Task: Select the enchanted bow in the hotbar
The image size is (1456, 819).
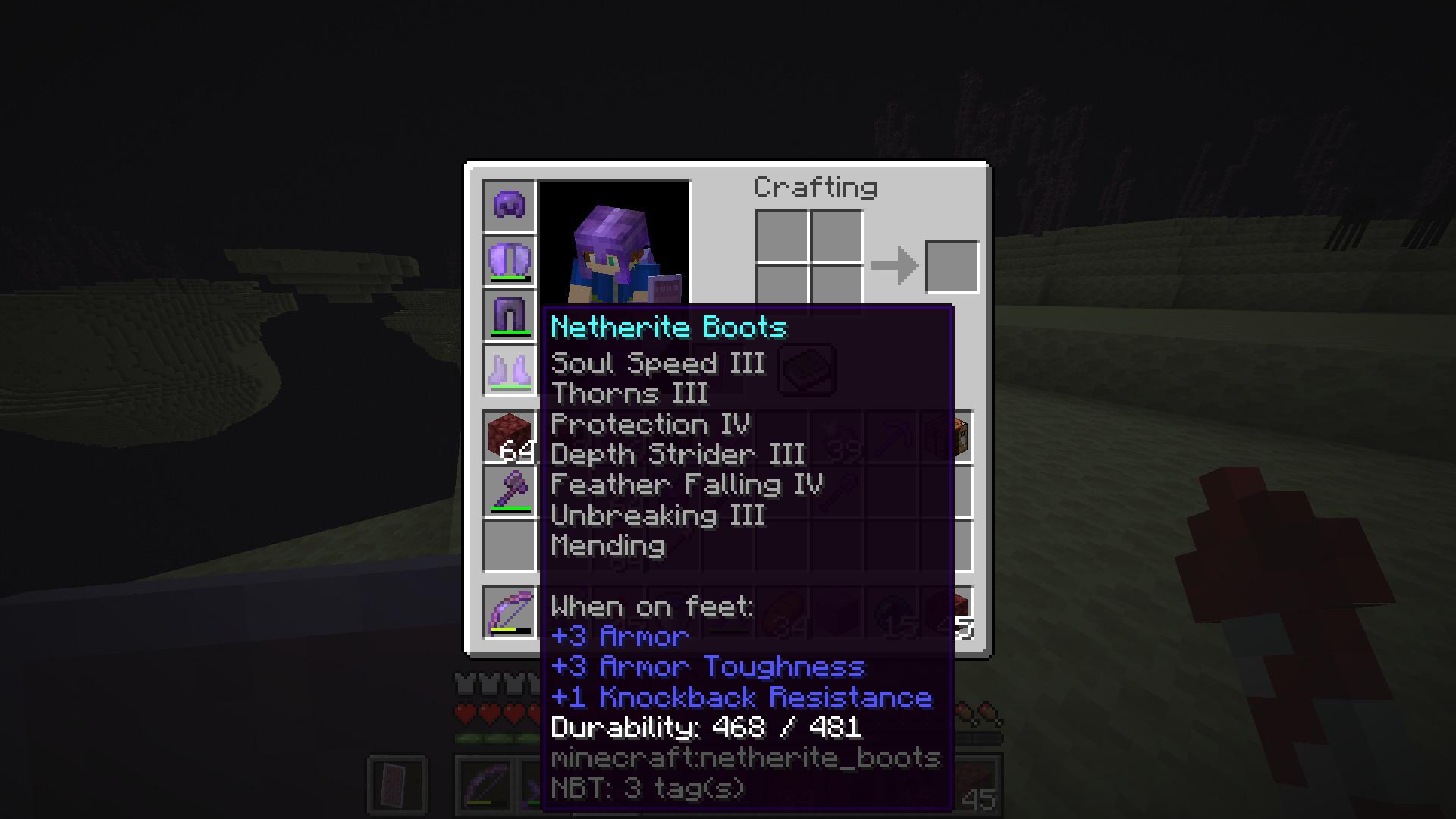Action: point(485,785)
